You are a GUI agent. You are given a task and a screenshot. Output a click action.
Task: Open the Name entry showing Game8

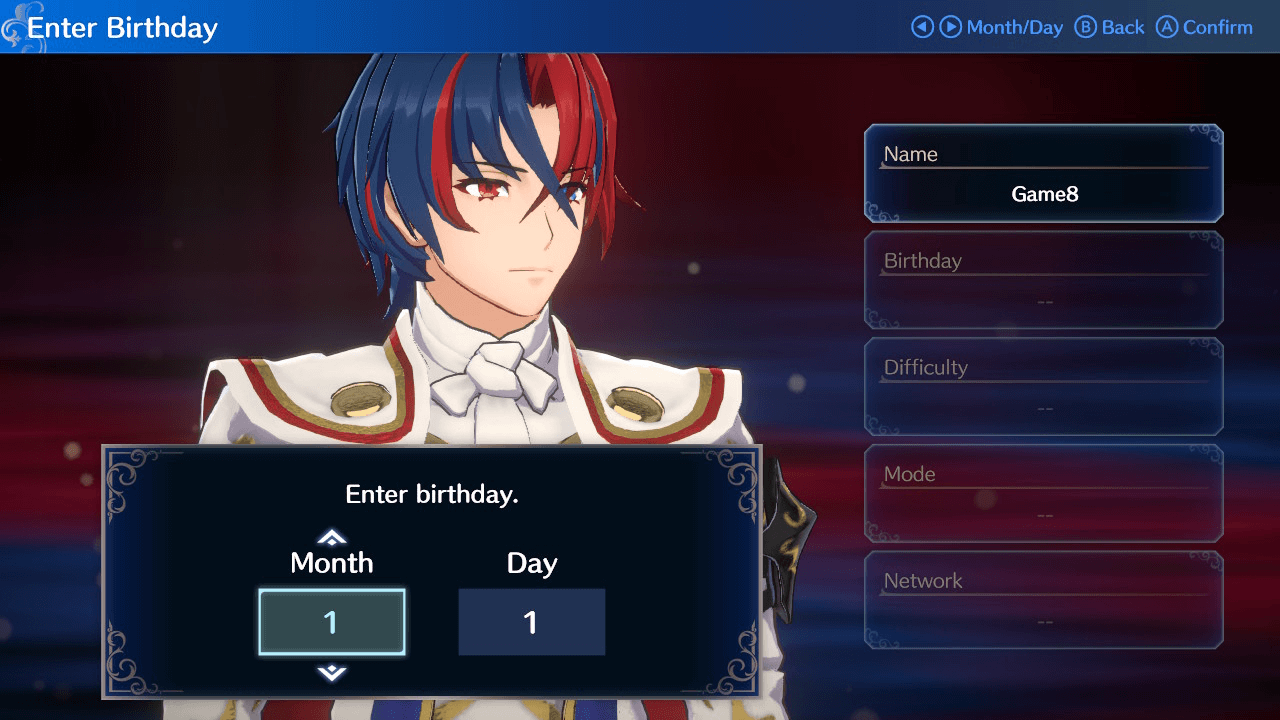[1043, 172]
